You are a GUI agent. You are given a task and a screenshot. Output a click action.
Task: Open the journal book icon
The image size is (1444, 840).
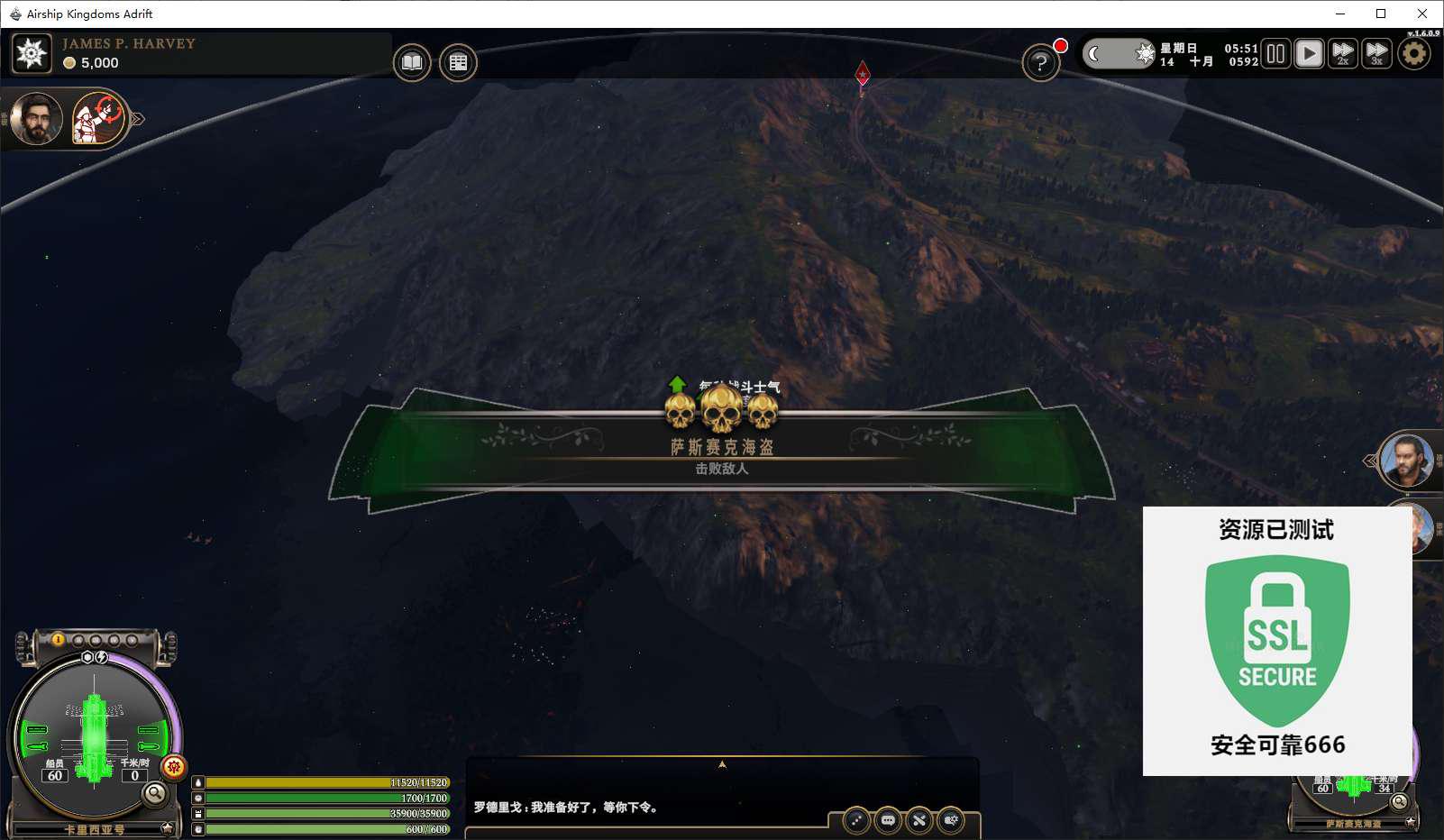412,62
